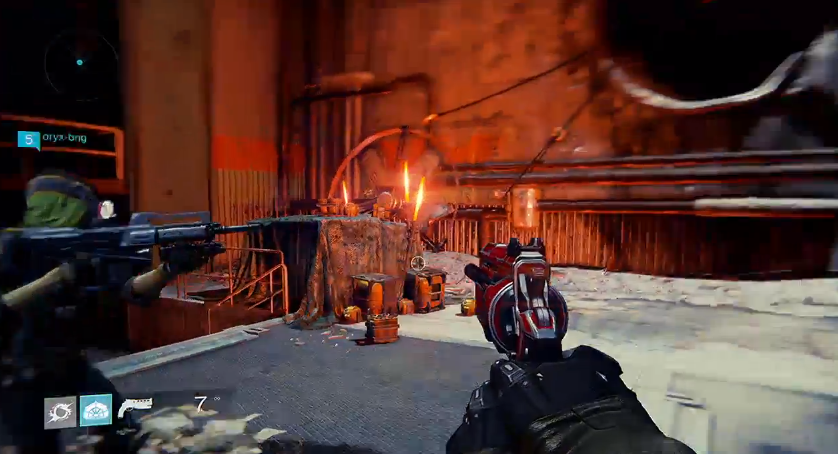Select the oryx-bng player nameplate
The height and width of the screenshot is (454, 838).
pos(66,139)
